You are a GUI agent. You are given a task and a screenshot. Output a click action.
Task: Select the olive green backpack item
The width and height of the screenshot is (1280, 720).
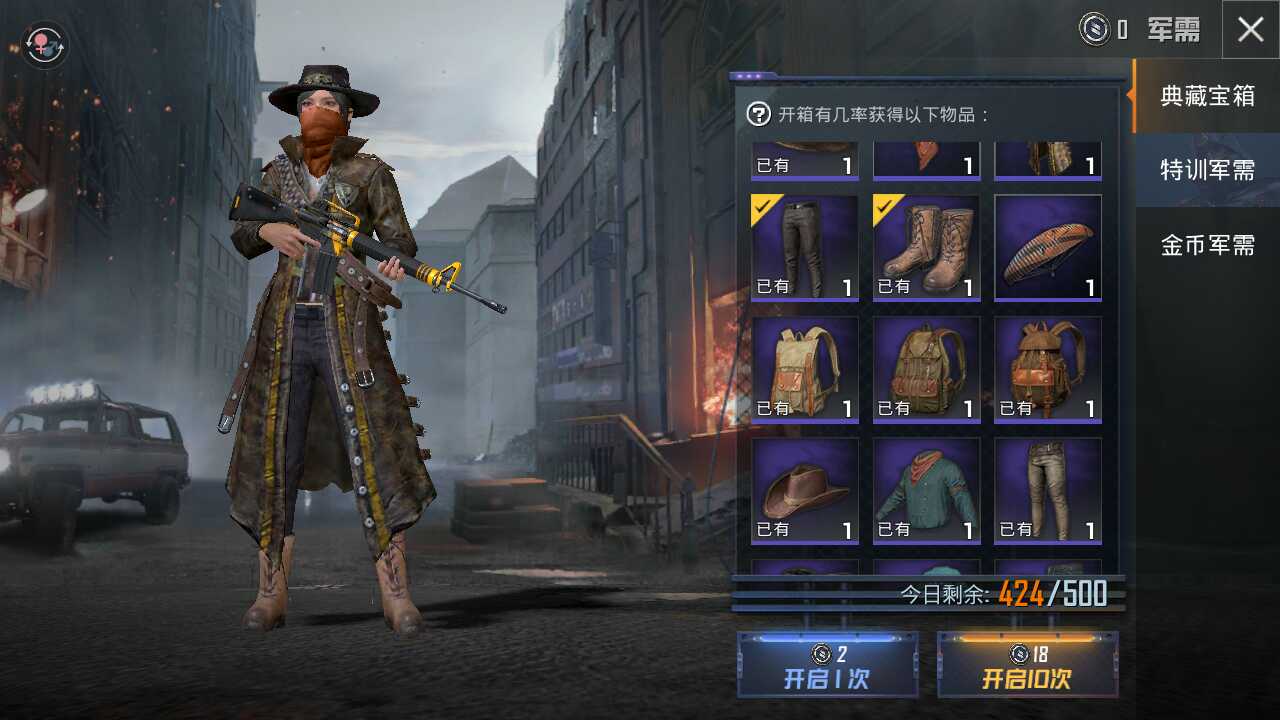[926, 369]
